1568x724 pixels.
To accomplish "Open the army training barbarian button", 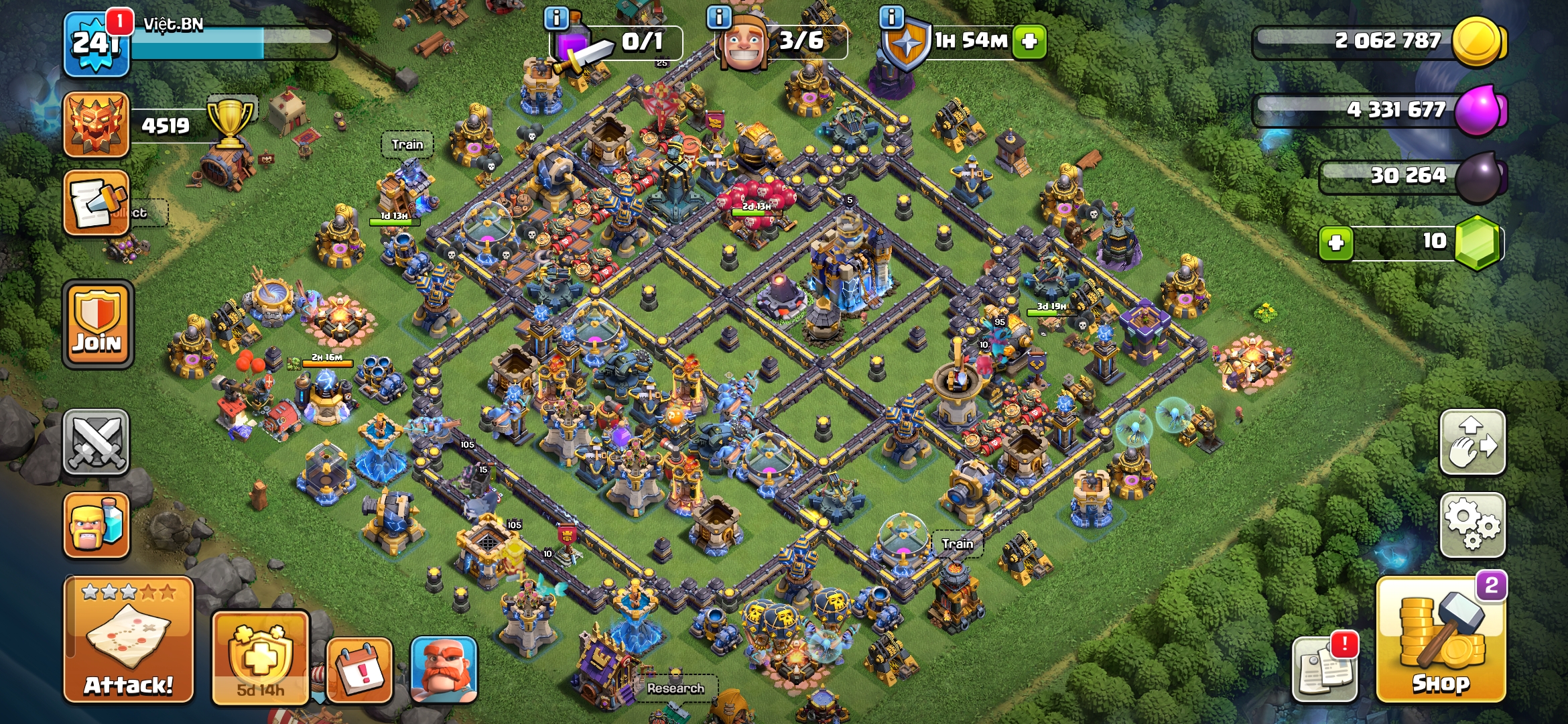I will pyautogui.click(x=96, y=526).
